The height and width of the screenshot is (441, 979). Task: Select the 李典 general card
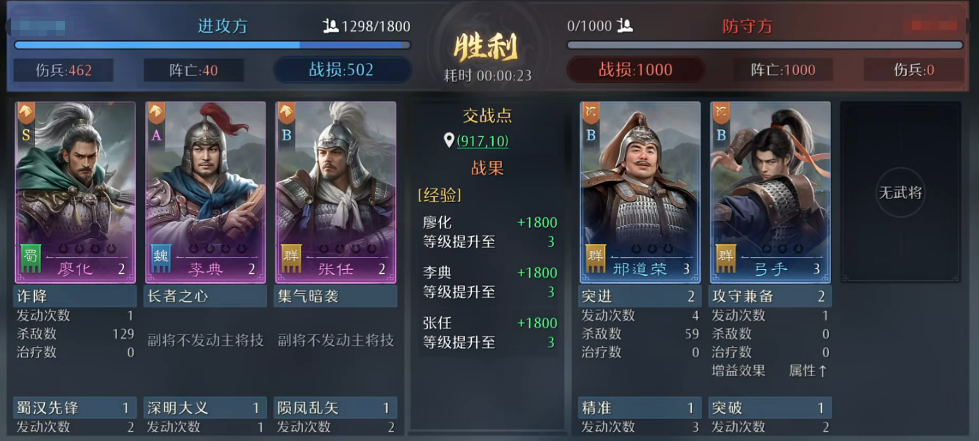click(205, 190)
